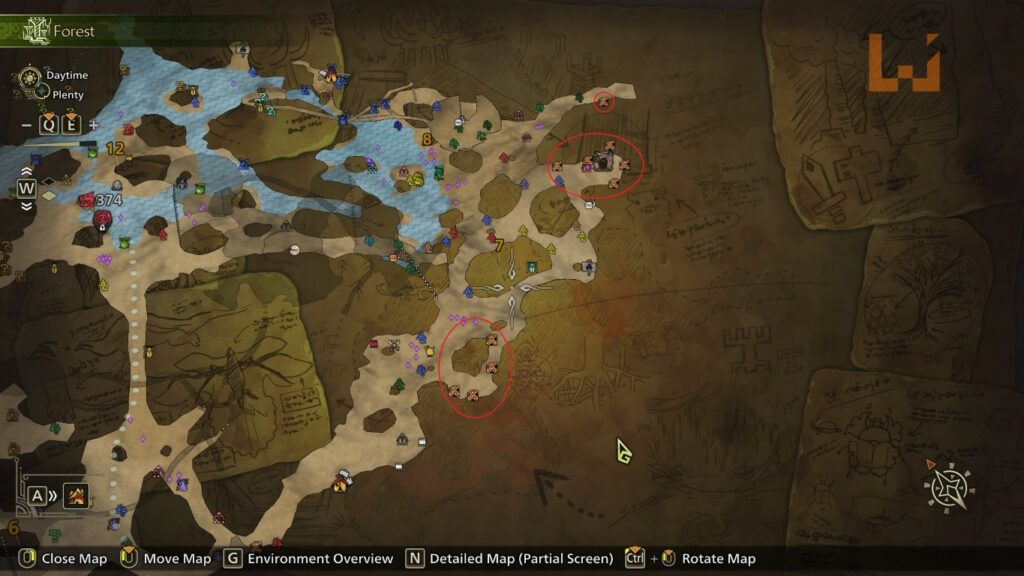Screen dimensions: 1024x576
Task: Click the compass rose icon
Action: (946, 488)
